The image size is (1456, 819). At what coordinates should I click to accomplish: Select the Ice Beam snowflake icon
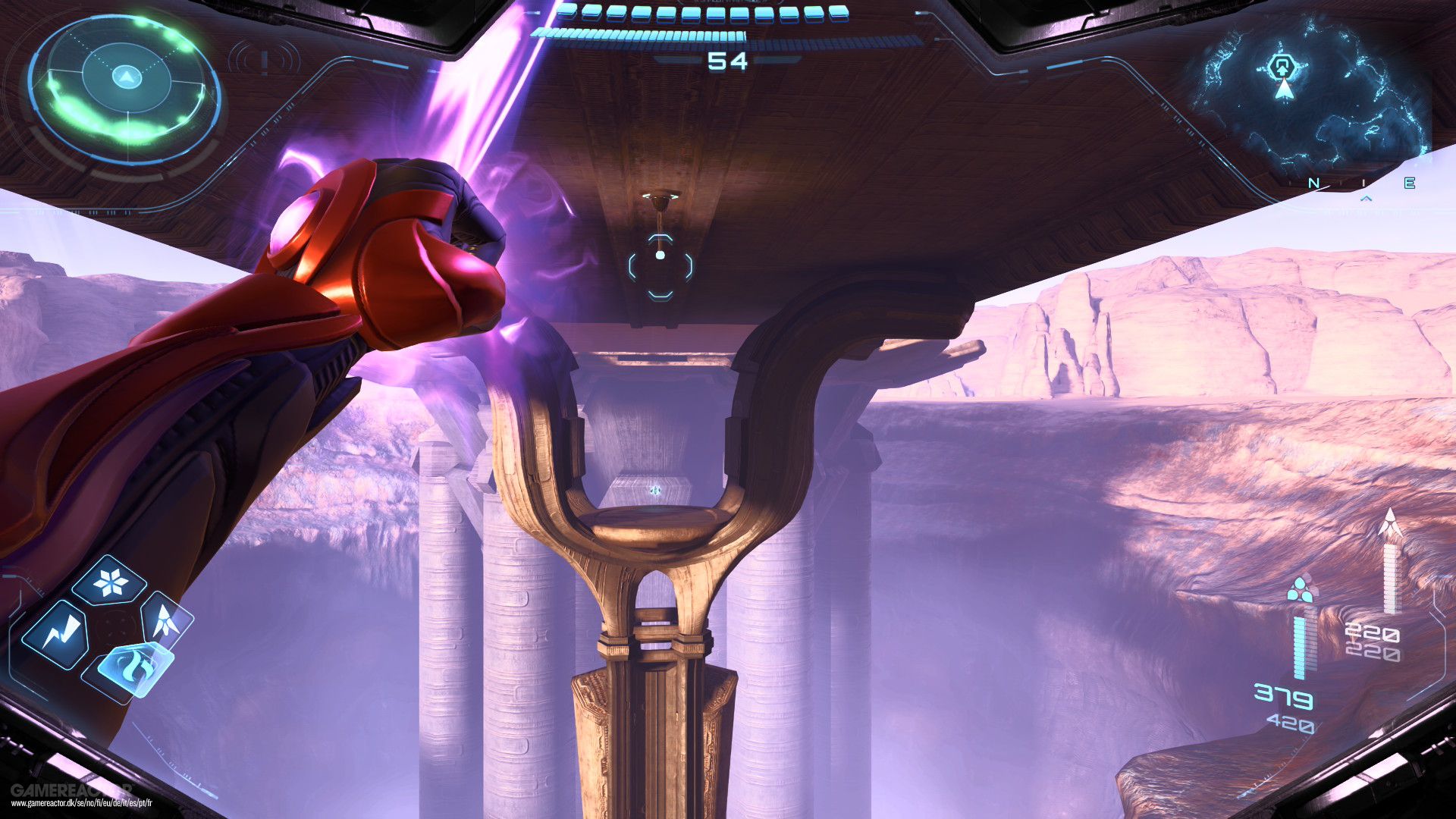pyautogui.click(x=111, y=582)
